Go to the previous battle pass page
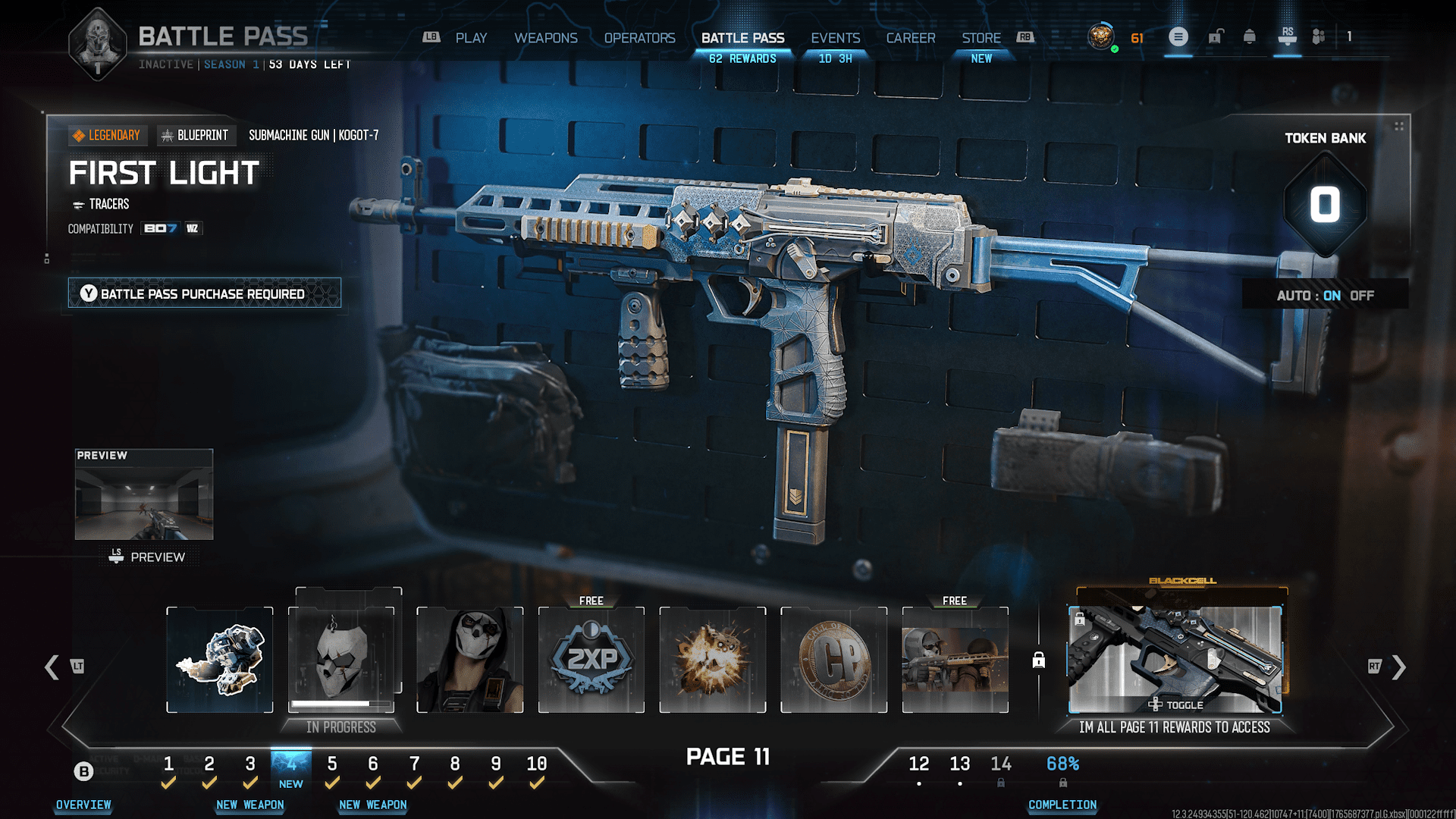 tap(52, 667)
